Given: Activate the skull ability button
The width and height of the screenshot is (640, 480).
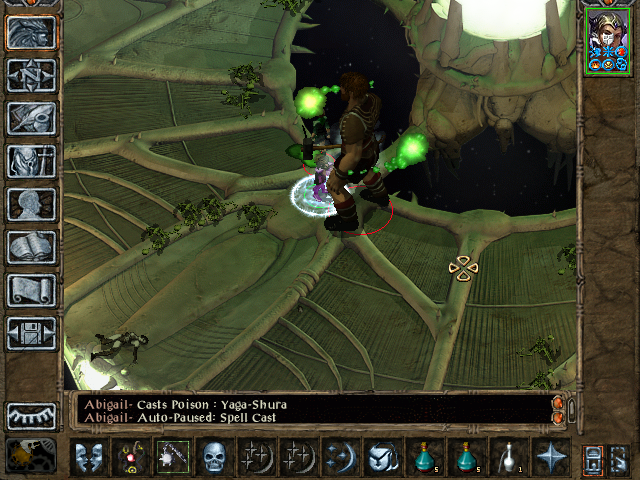Looking at the screenshot, I should [214, 457].
